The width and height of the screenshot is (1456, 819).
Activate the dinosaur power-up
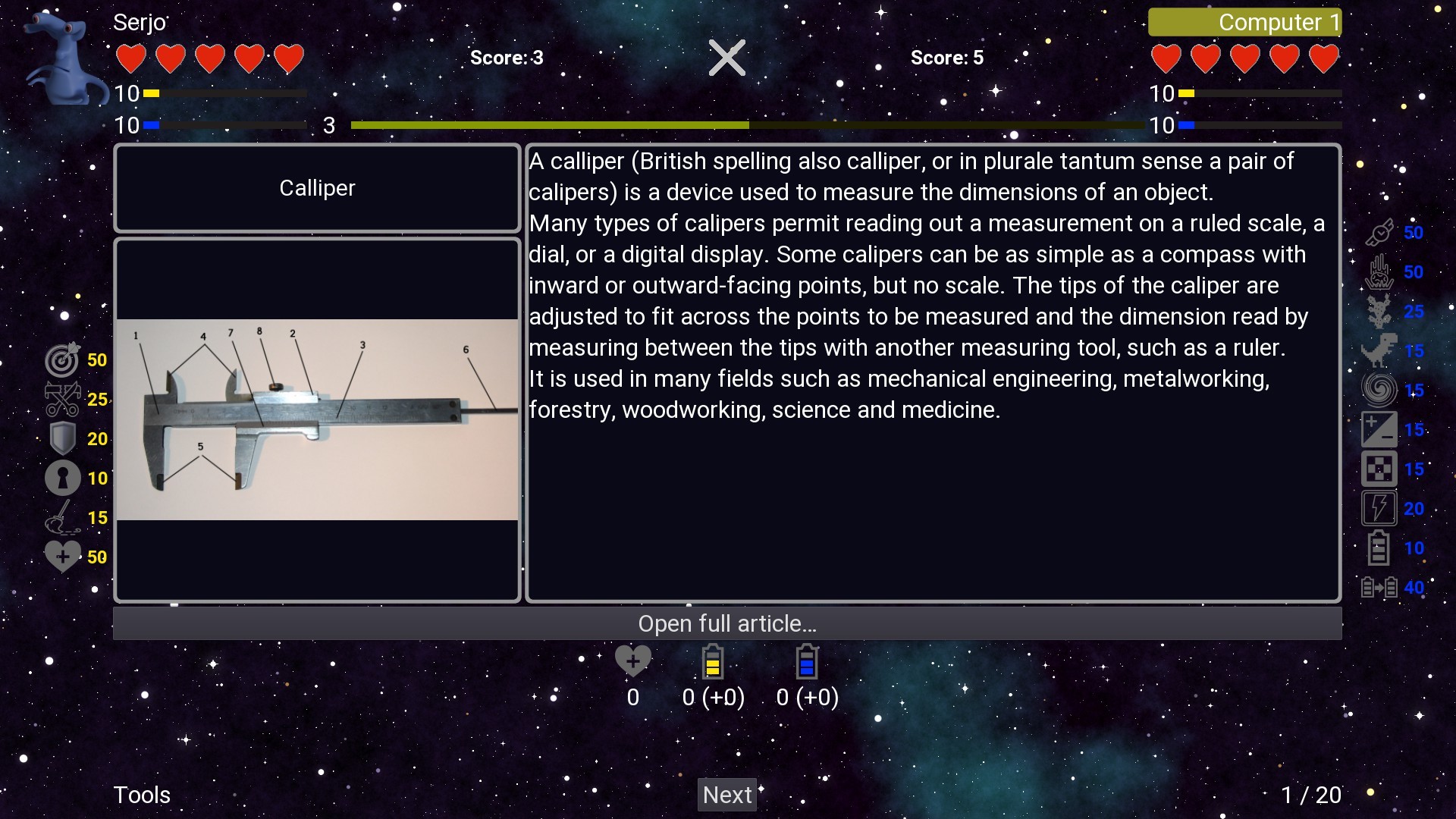point(1380,351)
